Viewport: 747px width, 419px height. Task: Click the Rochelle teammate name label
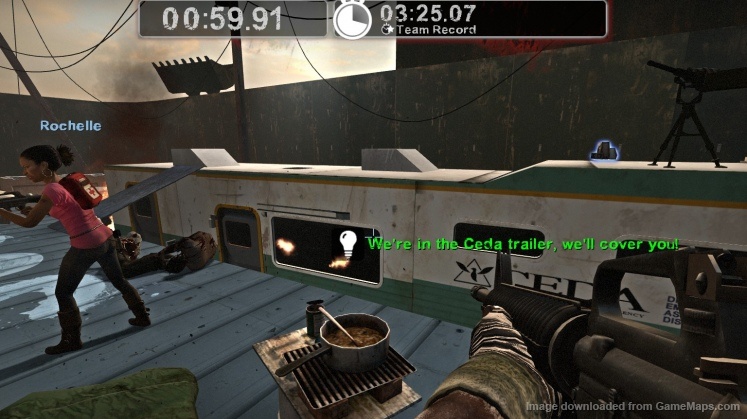59,126
